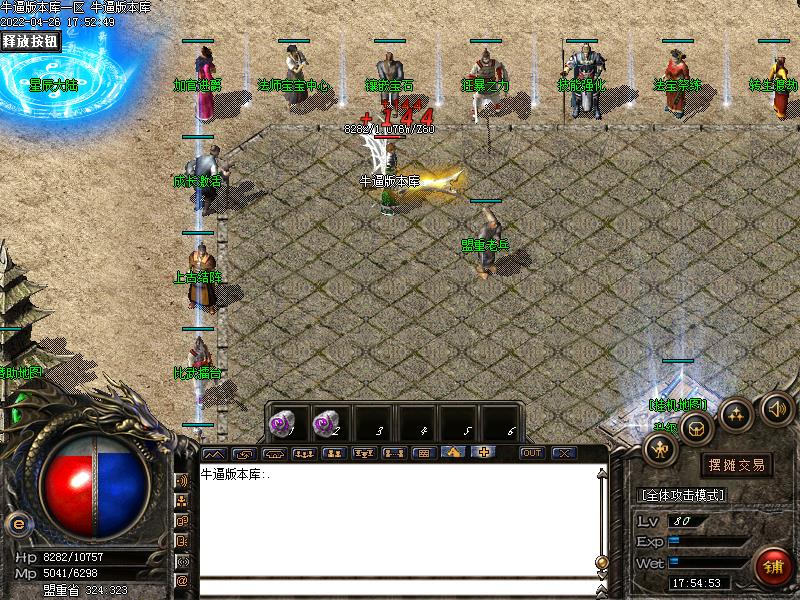Select the @ chat channel icon
This screenshot has width=800, height=600.
click(182, 579)
